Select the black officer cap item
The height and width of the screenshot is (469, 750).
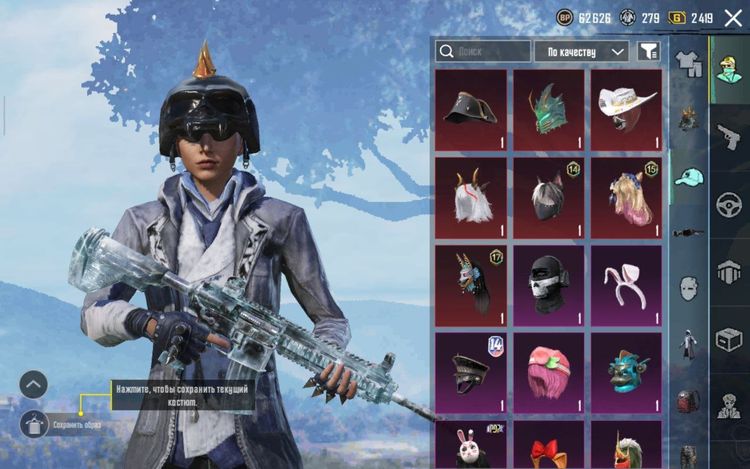pos(471,372)
